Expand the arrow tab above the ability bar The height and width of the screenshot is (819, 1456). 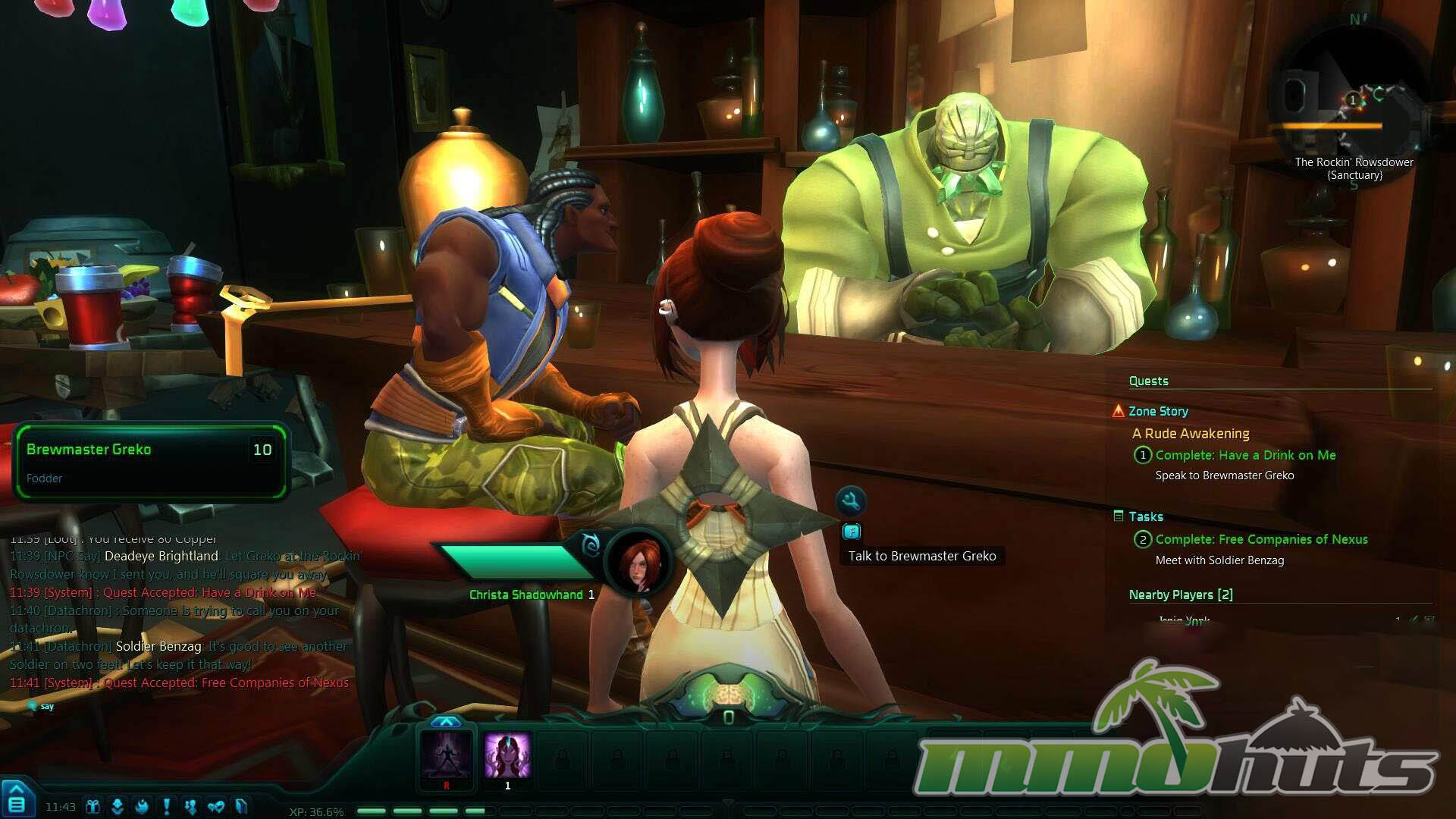pos(446,722)
